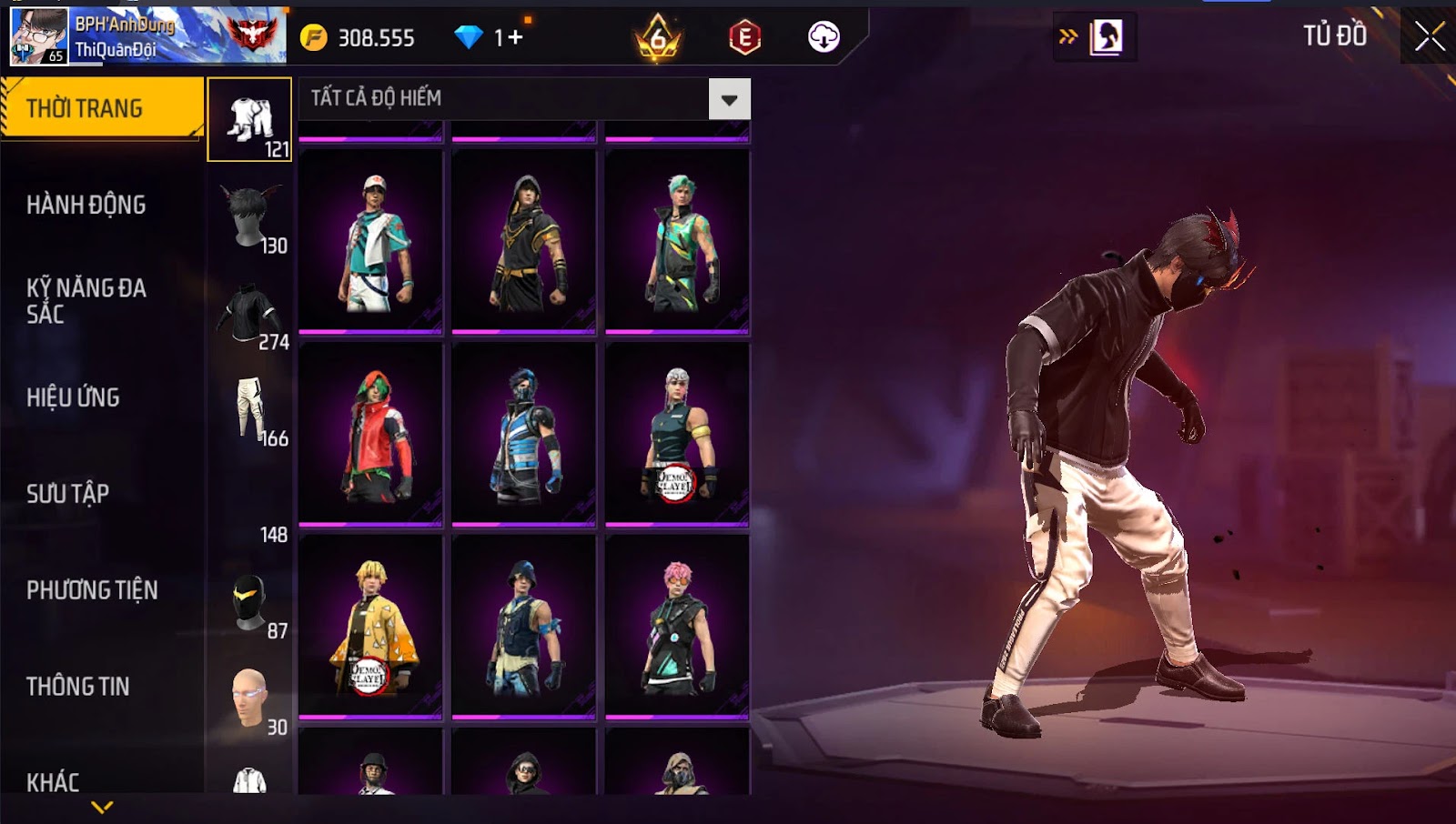Open the rarity filter dropdown
The image size is (1456, 824).
(x=729, y=99)
